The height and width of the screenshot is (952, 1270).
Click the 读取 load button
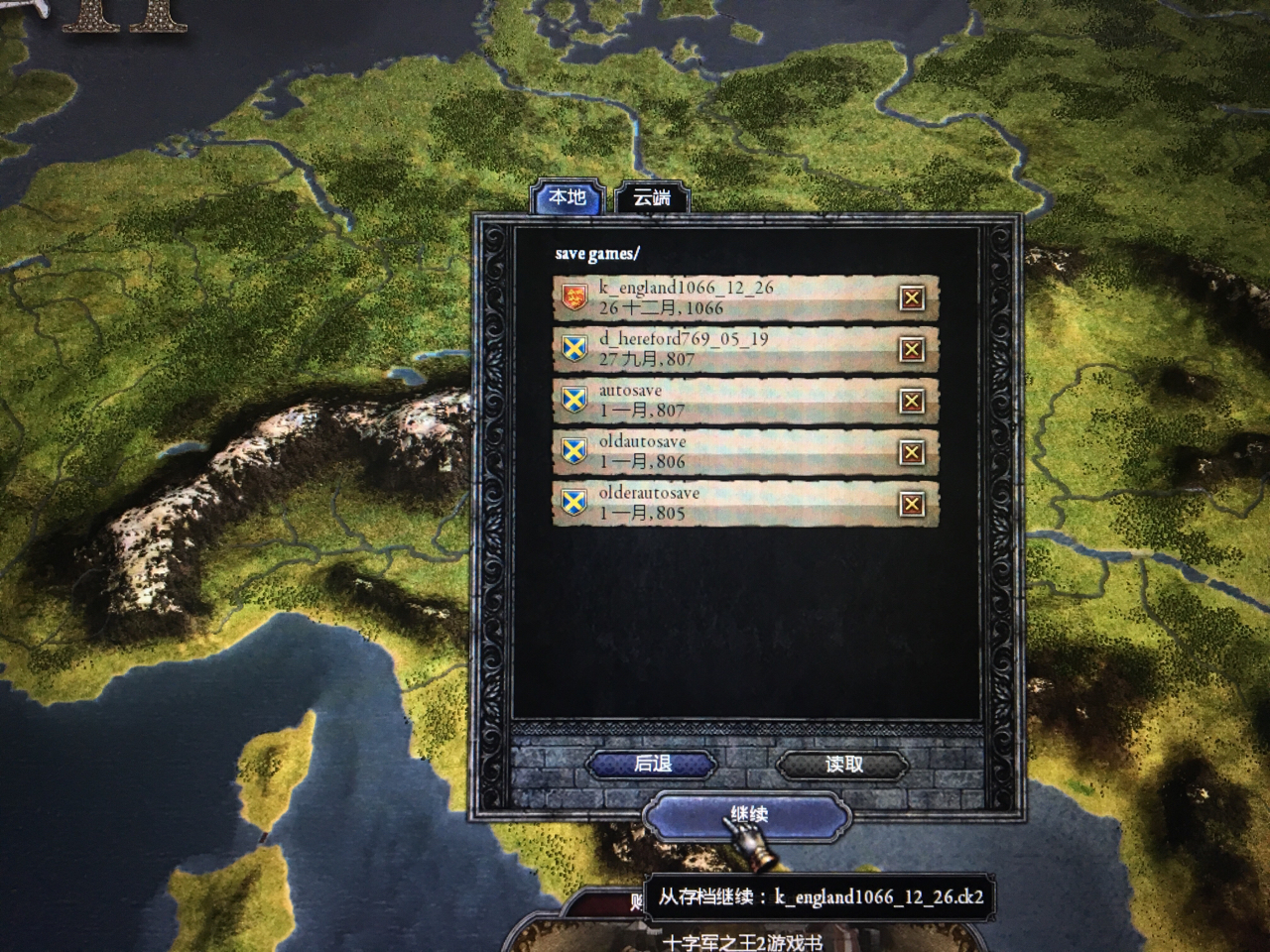click(x=843, y=764)
